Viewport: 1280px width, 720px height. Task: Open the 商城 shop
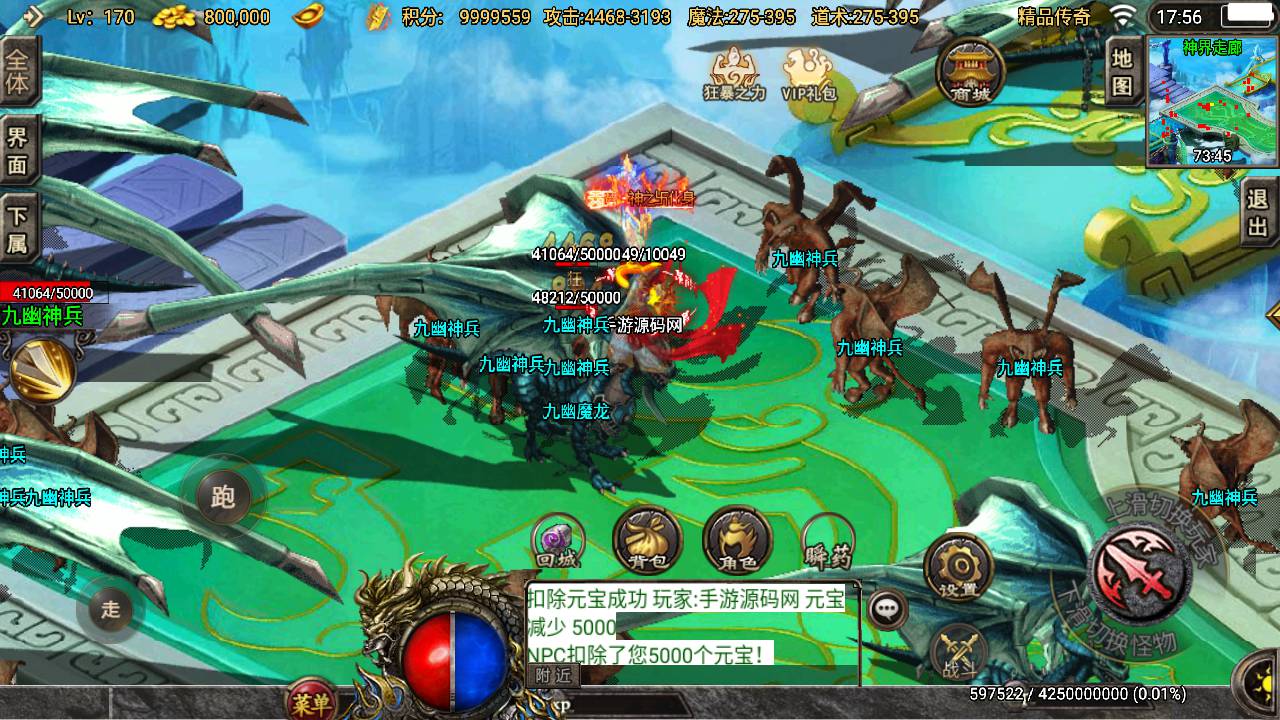click(969, 70)
